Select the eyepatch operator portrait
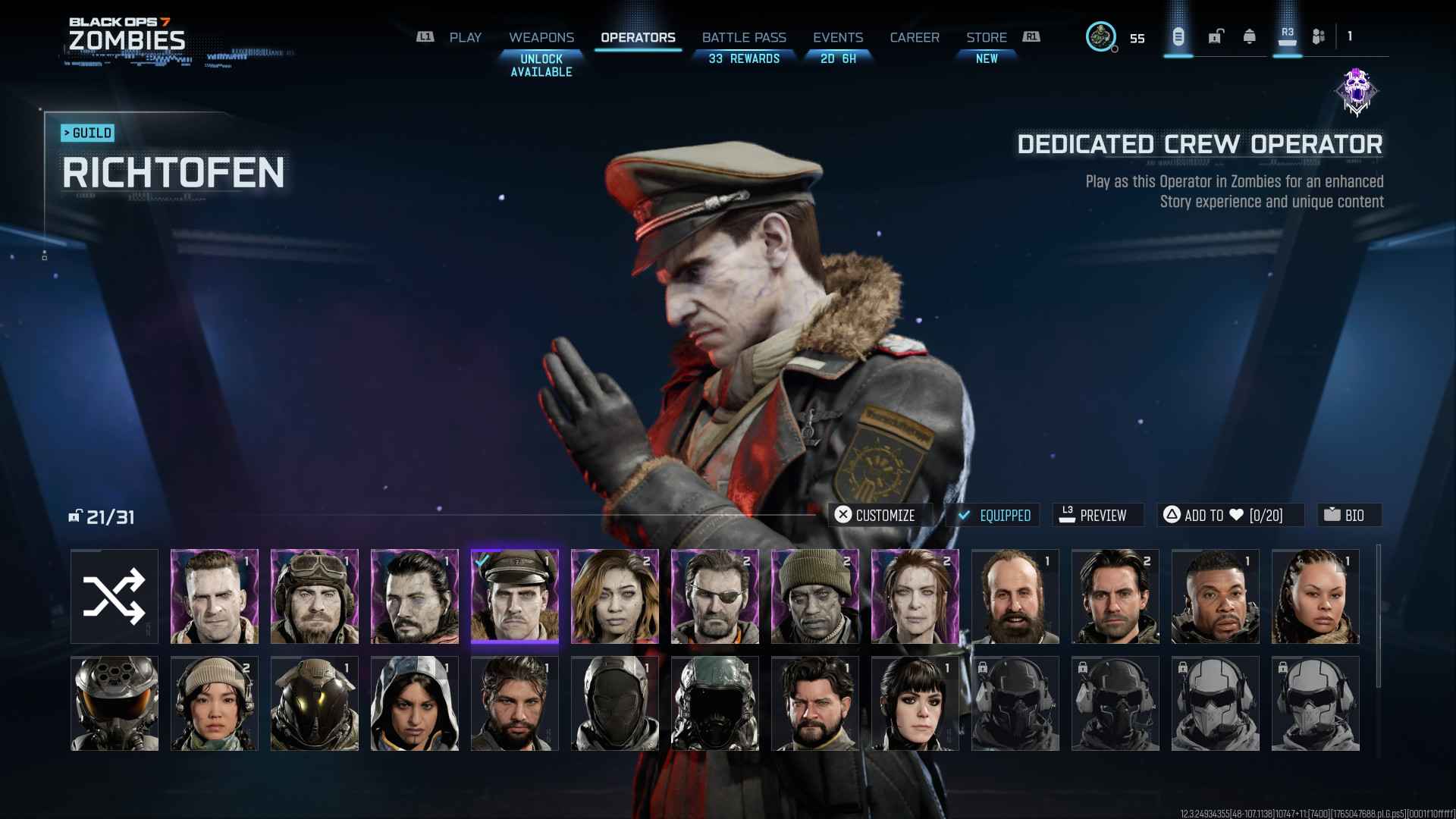The image size is (1456, 819). coord(715,597)
